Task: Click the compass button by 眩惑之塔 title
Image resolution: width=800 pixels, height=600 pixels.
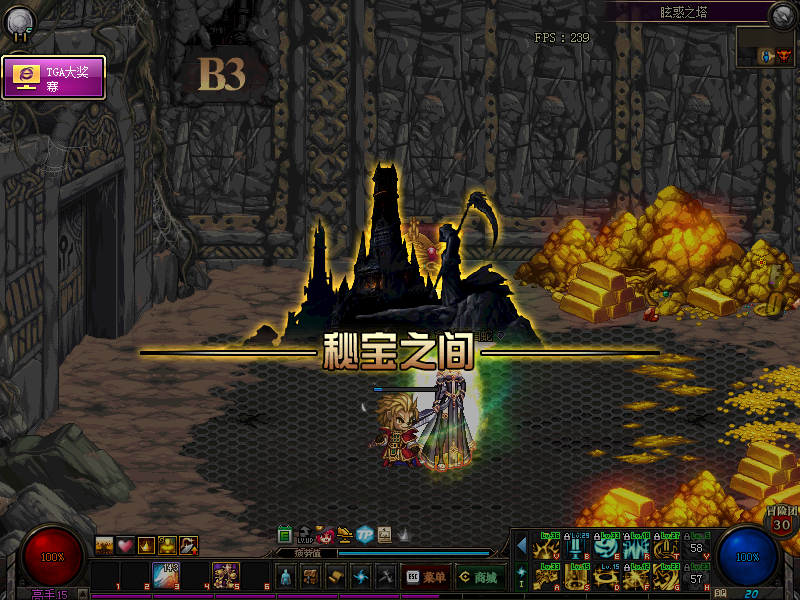Action: click(x=782, y=14)
